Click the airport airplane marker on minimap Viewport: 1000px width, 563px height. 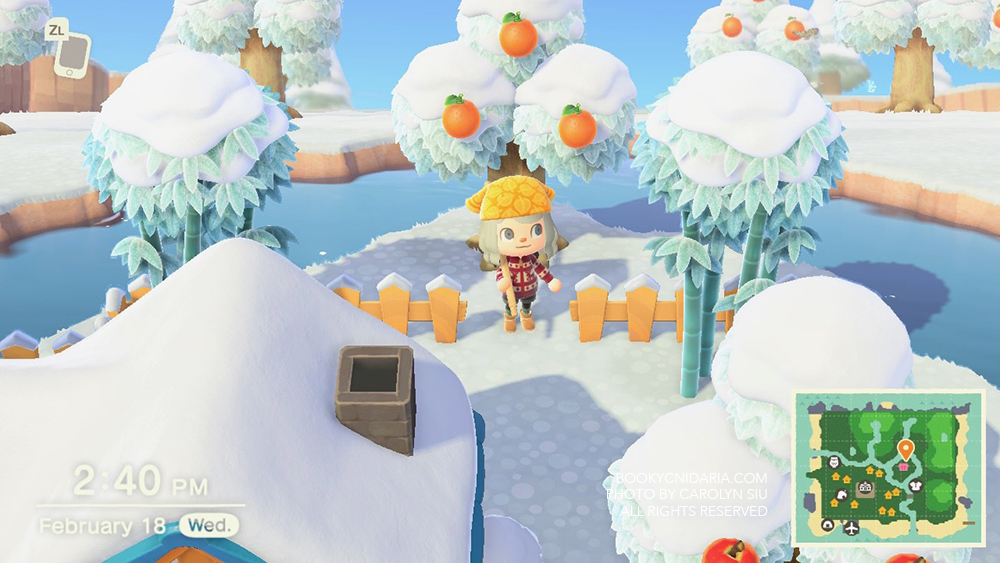(x=851, y=527)
